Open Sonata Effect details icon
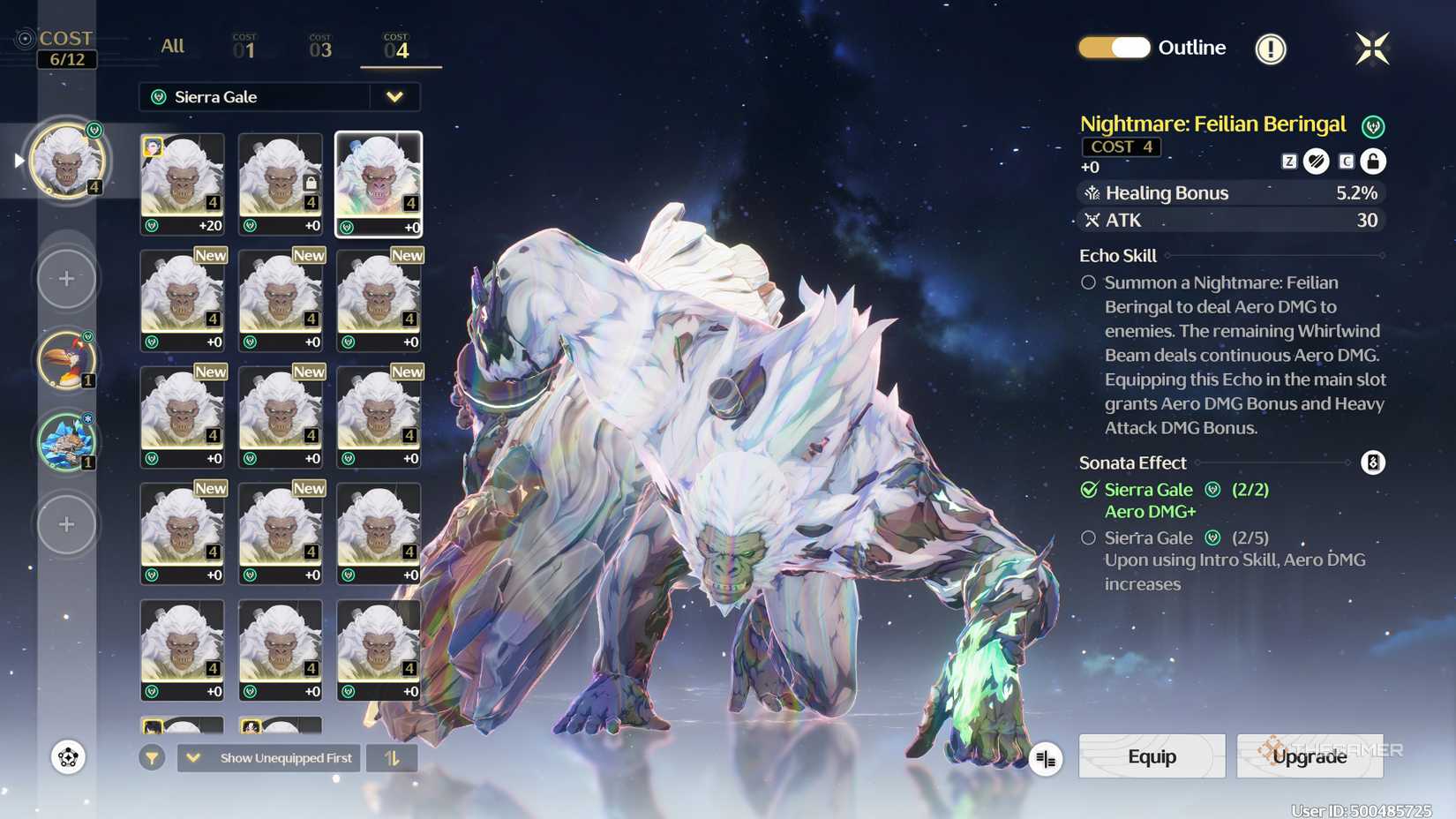The height and width of the screenshot is (819, 1456). [x=1373, y=462]
